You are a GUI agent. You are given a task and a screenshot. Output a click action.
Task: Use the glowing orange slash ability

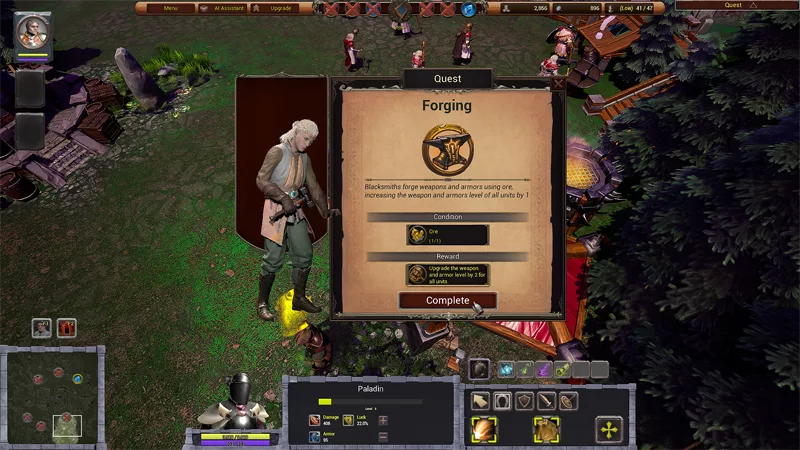pos(485,430)
